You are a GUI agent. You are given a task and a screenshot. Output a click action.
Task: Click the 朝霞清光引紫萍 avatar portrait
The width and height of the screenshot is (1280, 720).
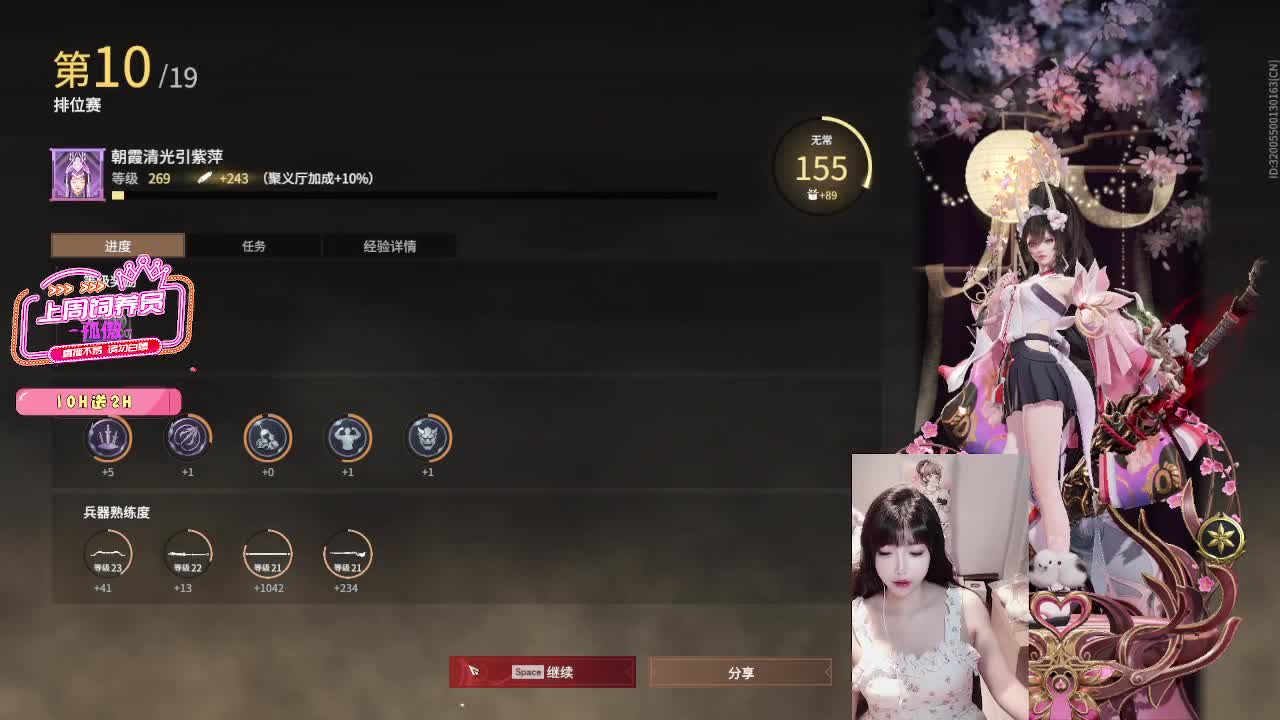pos(78,173)
